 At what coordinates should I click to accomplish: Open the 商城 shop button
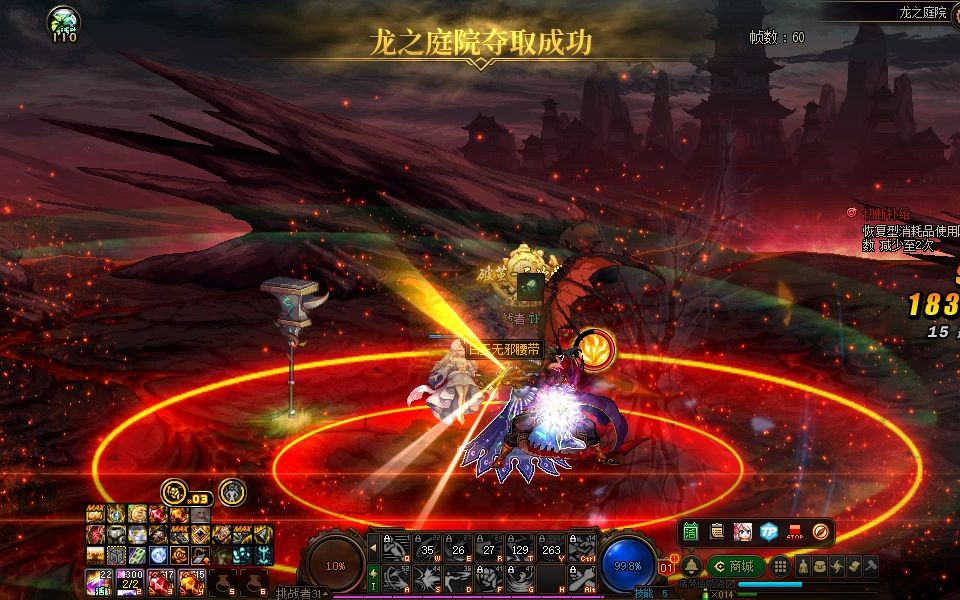(x=737, y=566)
